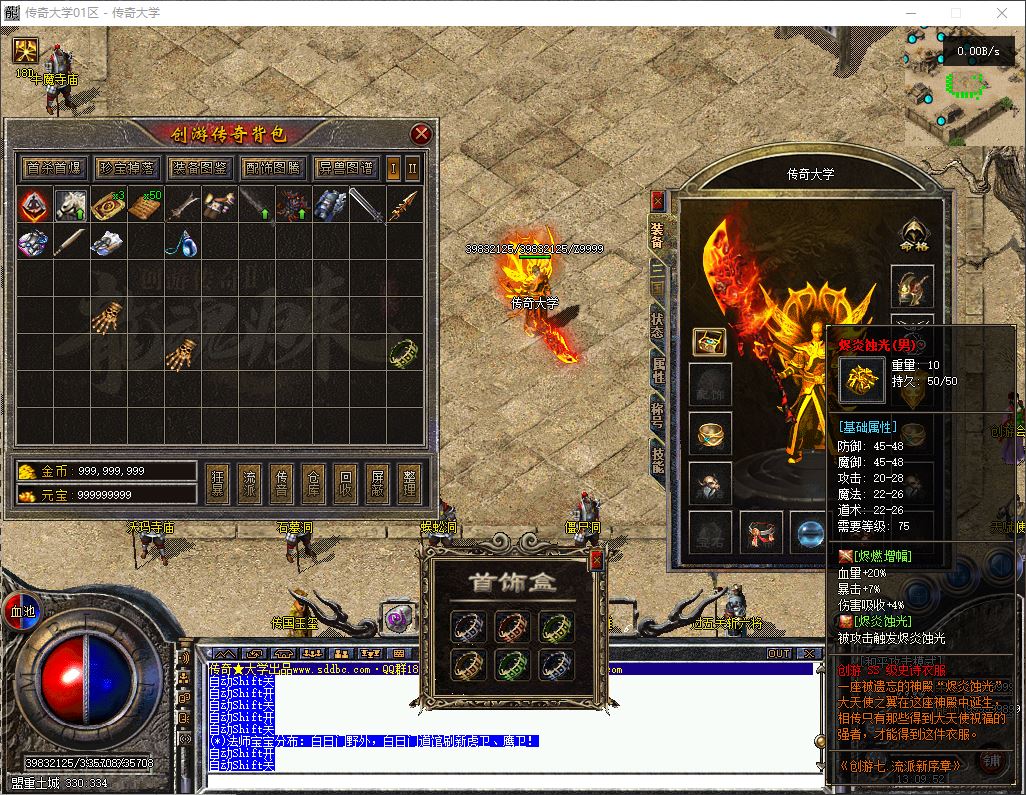Open the 仓库 warehouse

[x=314, y=483]
